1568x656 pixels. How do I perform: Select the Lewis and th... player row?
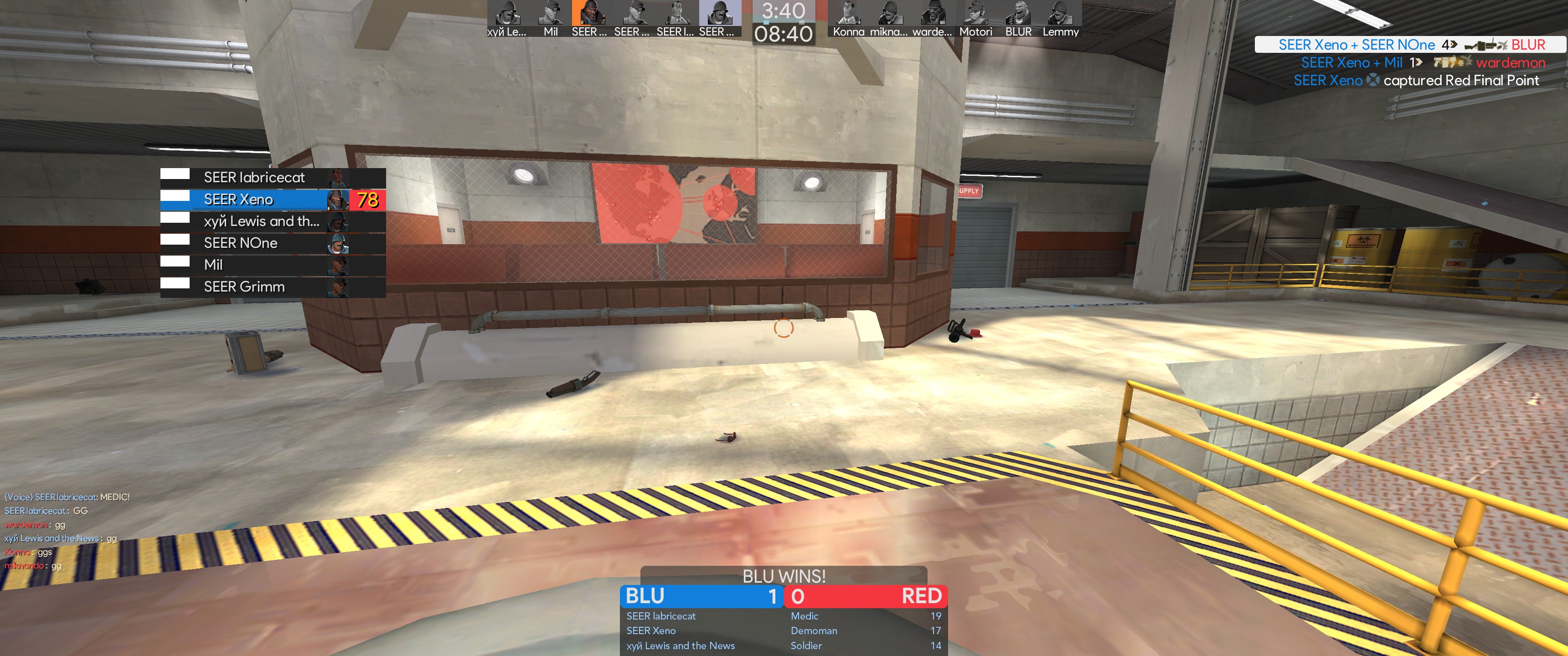point(272,221)
